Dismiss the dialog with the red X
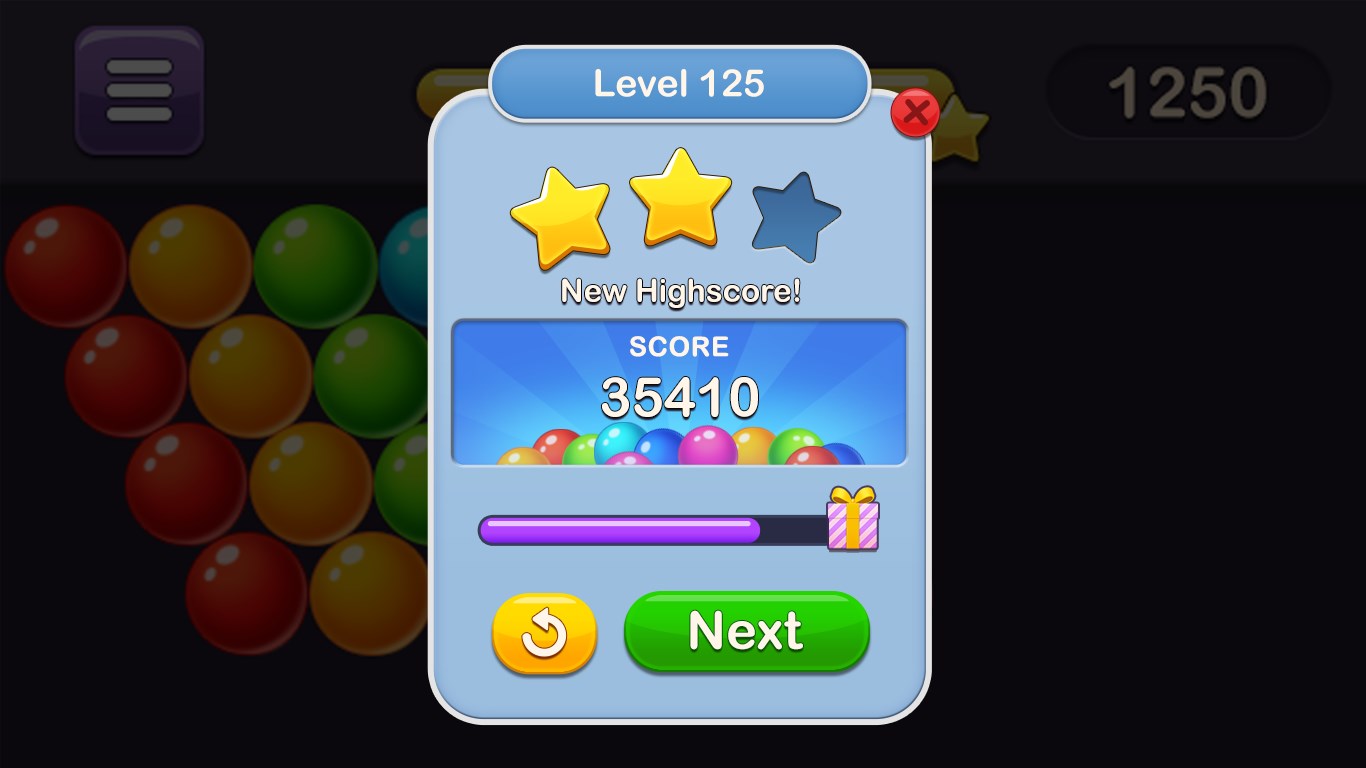 click(916, 113)
